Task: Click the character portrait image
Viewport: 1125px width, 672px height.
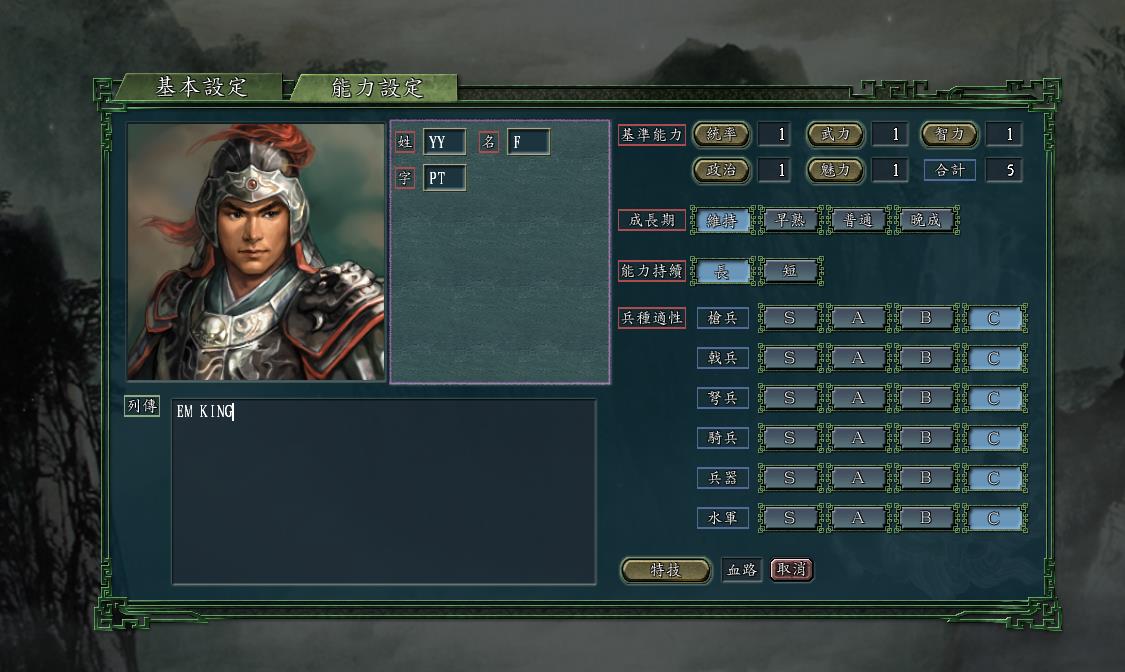Action: tap(256, 251)
